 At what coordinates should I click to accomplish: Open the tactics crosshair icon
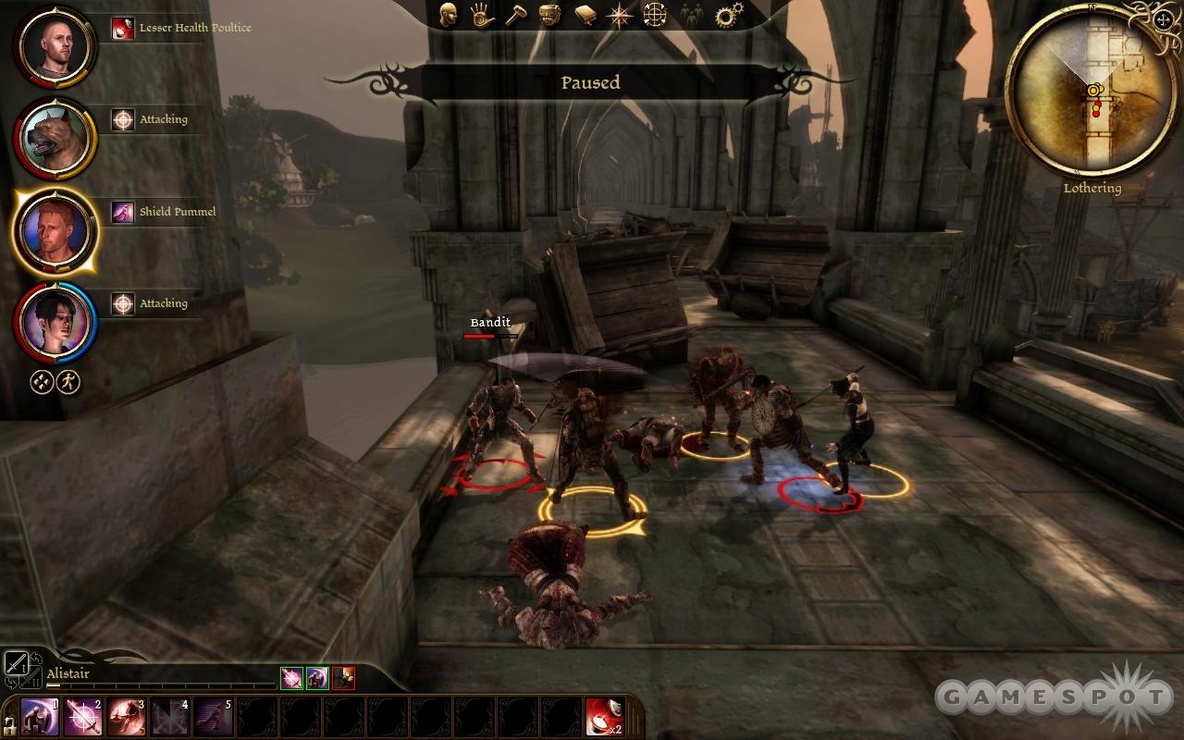coord(654,15)
